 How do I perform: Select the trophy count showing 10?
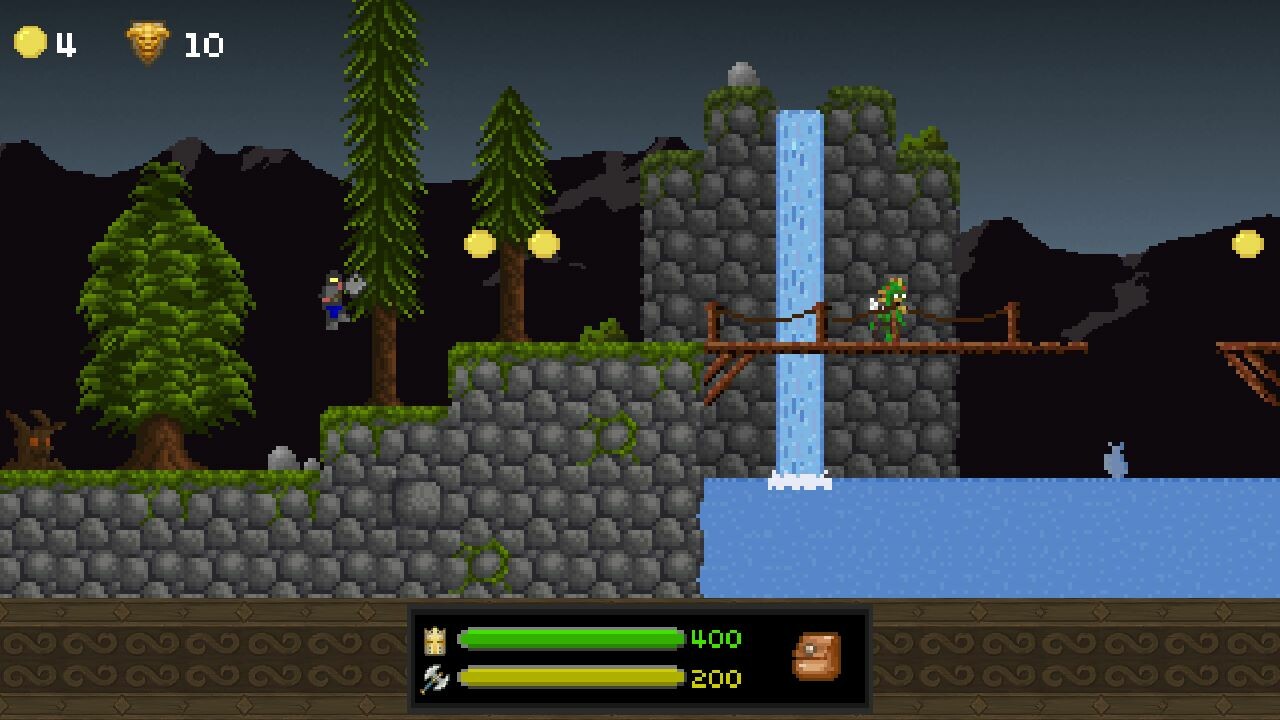(x=203, y=41)
